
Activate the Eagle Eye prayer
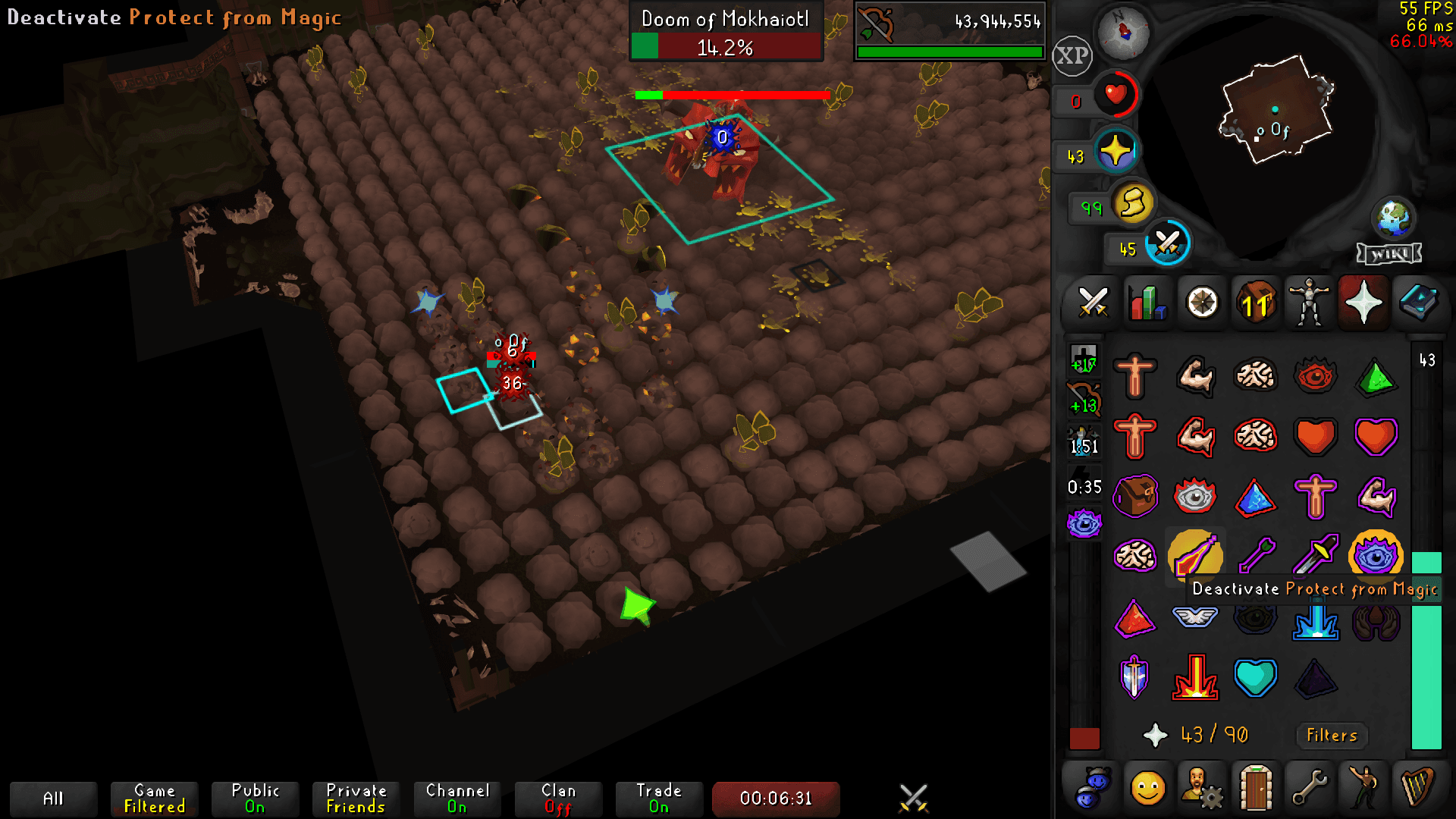tap(1376, 557)
